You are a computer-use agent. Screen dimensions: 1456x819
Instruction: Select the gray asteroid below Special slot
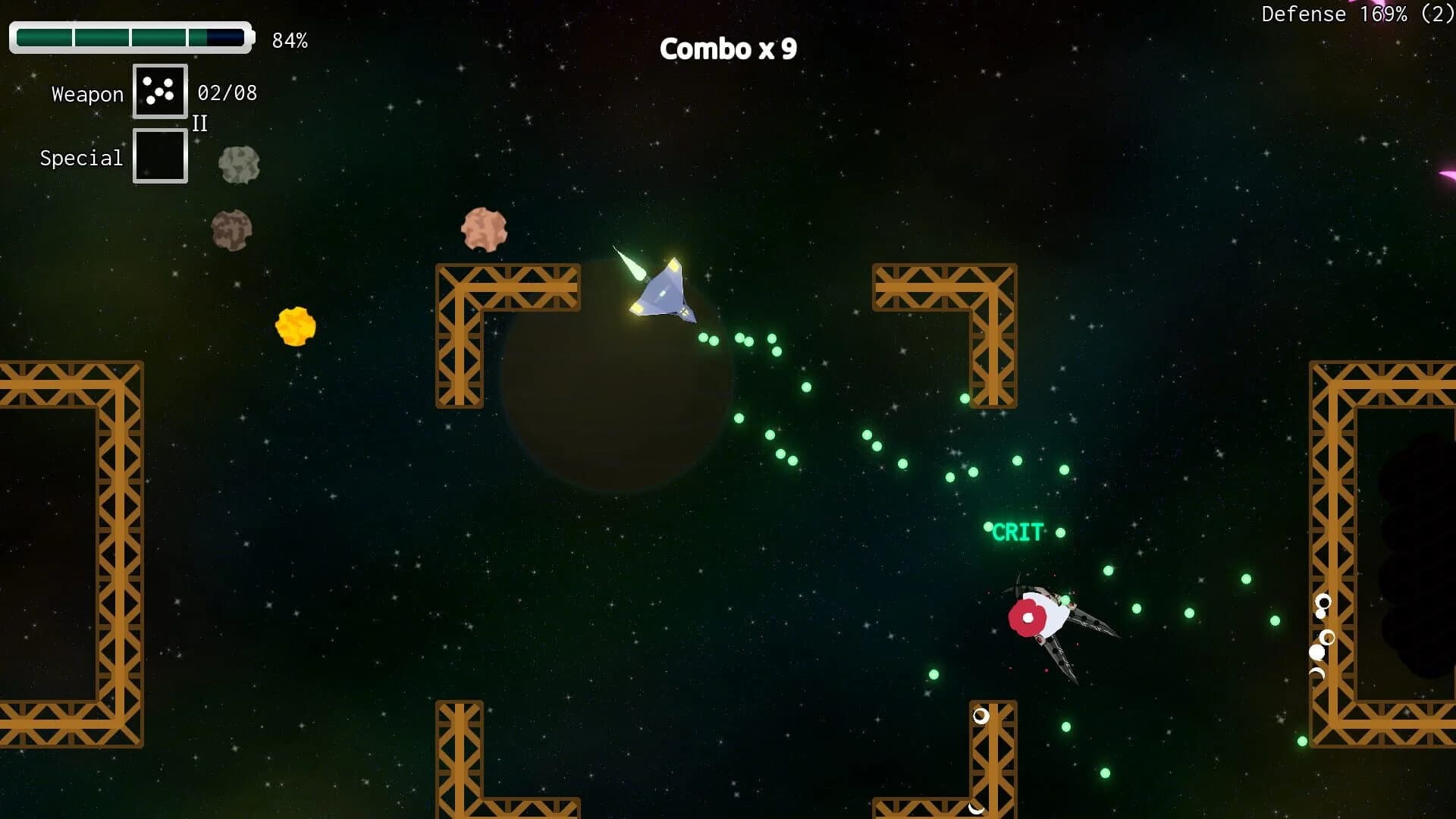click(238, 165)
